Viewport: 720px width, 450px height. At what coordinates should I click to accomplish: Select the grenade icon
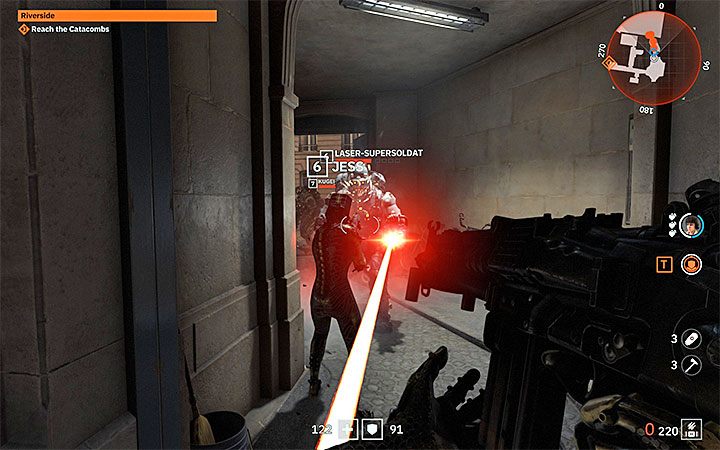pos(691,339)
